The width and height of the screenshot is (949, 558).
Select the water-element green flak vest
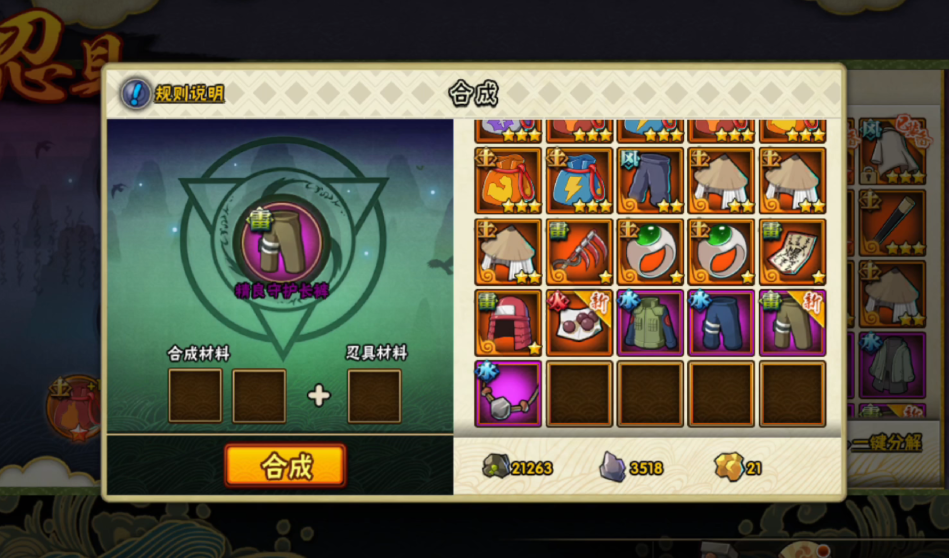[650, 323]
